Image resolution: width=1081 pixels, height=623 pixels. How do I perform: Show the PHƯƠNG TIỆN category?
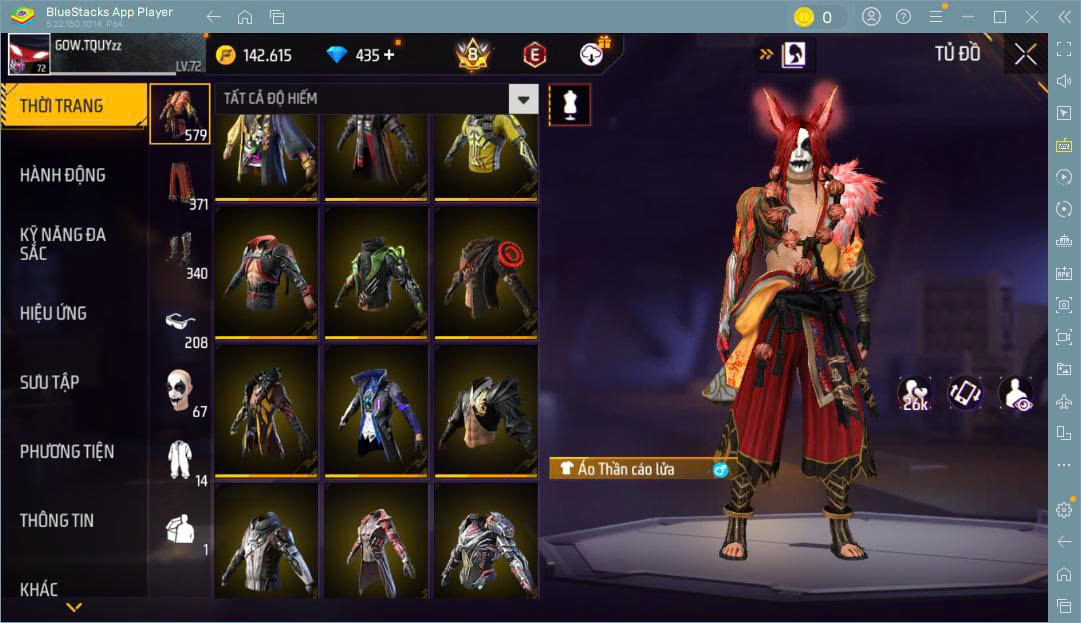coord(67,452)
